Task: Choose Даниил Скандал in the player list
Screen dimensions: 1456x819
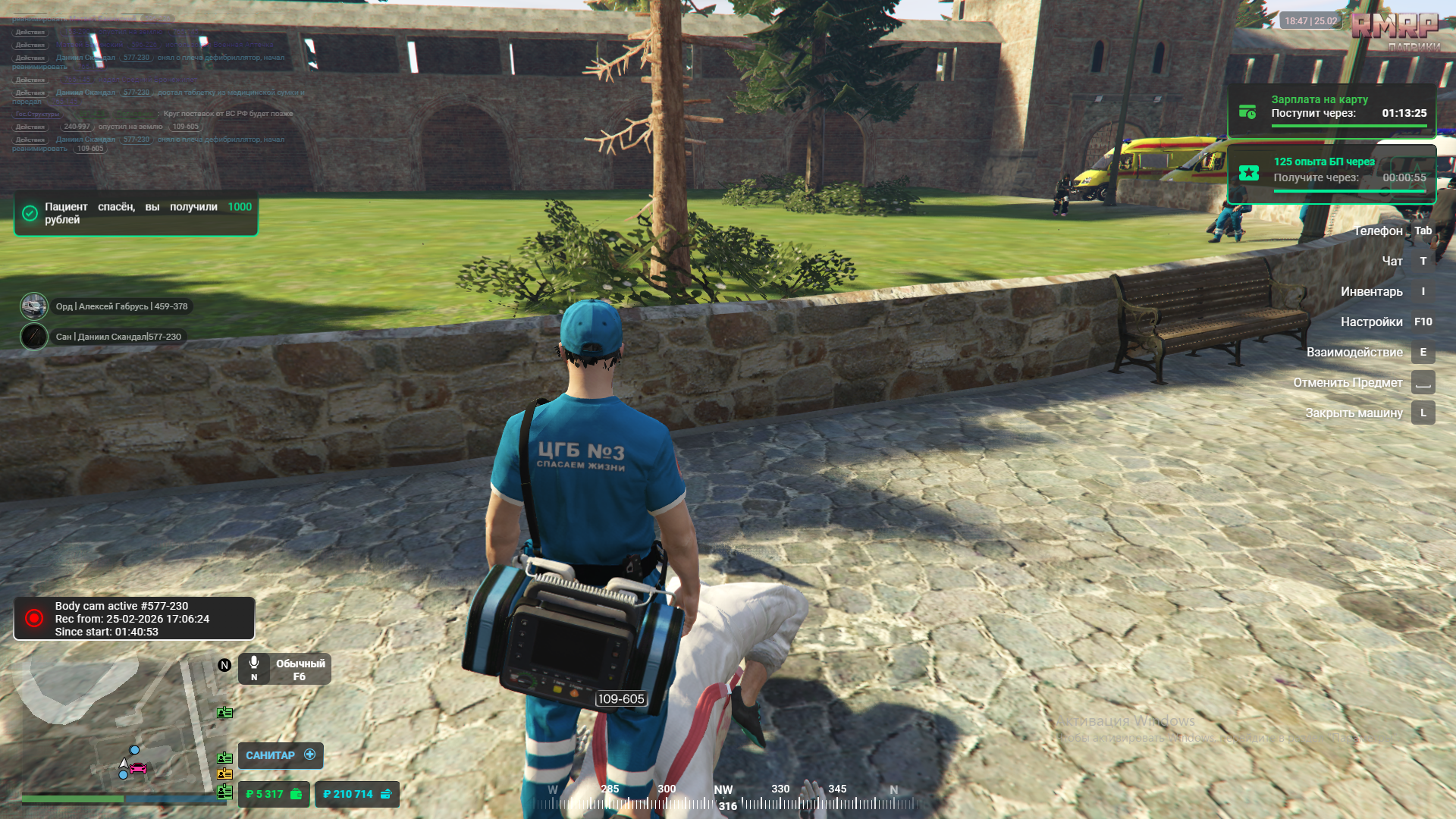Action: [x=118, y=337]
